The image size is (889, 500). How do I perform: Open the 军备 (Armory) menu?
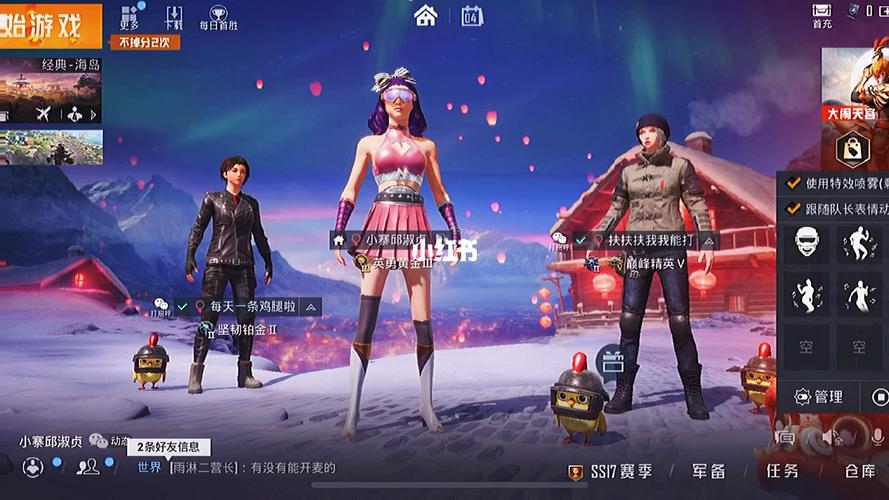pyautogui.click(x=708, y=471)
